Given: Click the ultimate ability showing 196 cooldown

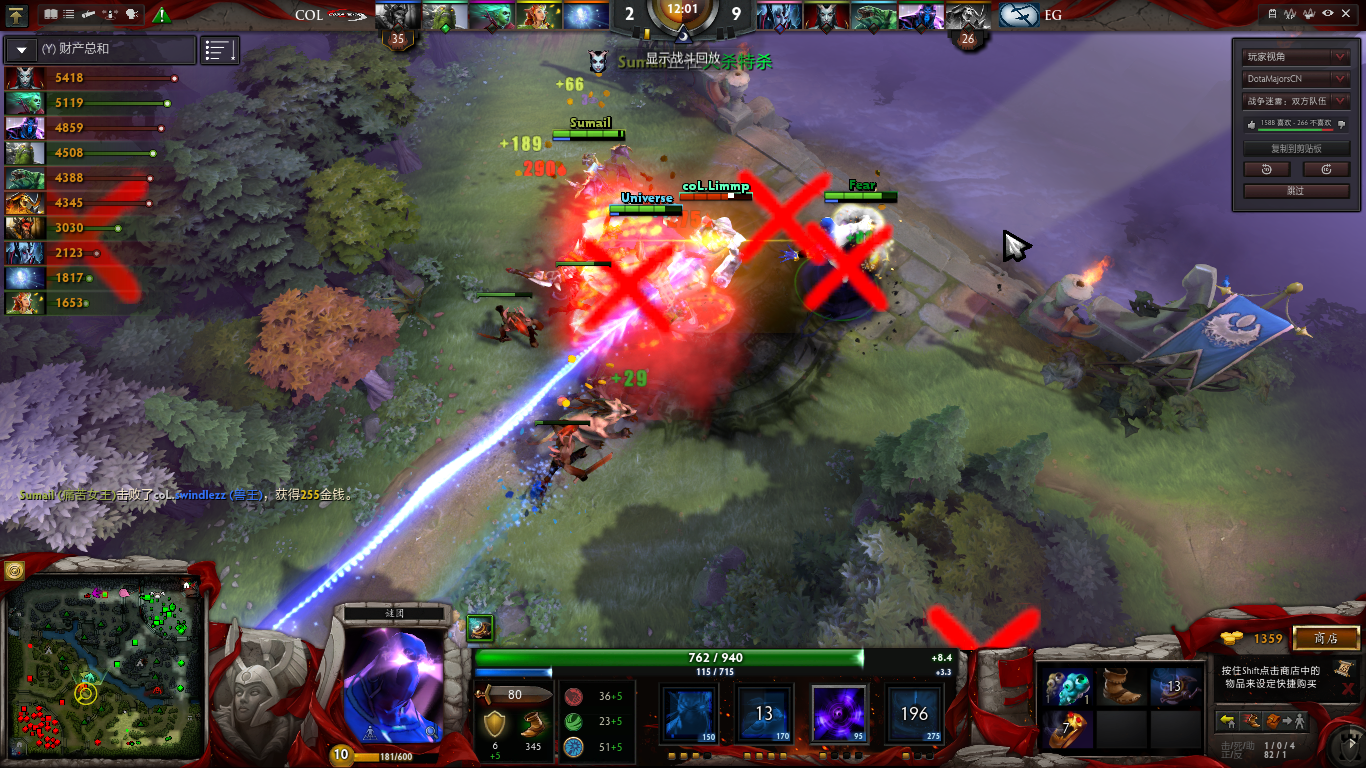Looking at the screenshot, I should coord(914,713).
